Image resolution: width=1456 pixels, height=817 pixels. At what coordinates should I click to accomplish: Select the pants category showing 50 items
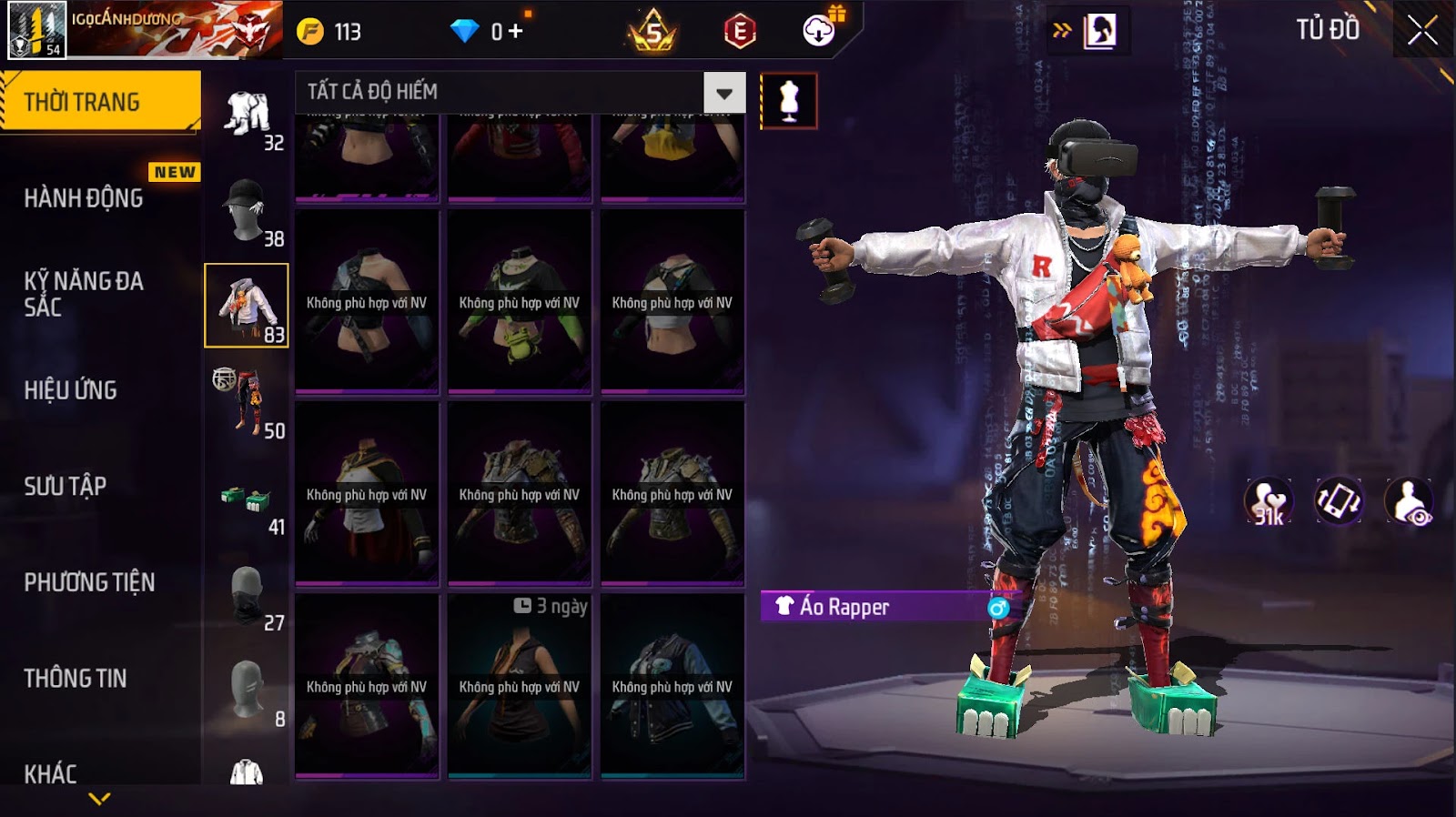point(248,402)
